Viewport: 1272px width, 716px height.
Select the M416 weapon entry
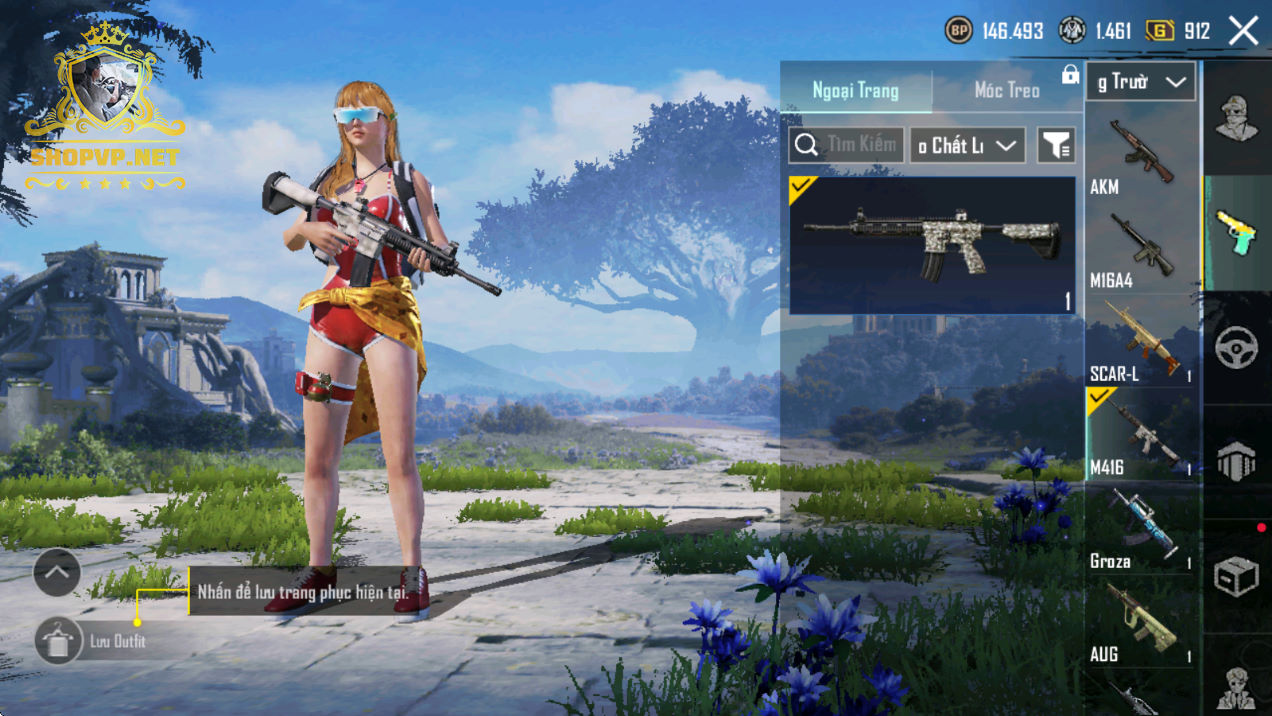pyautogui.click(x=1141, y=435)
